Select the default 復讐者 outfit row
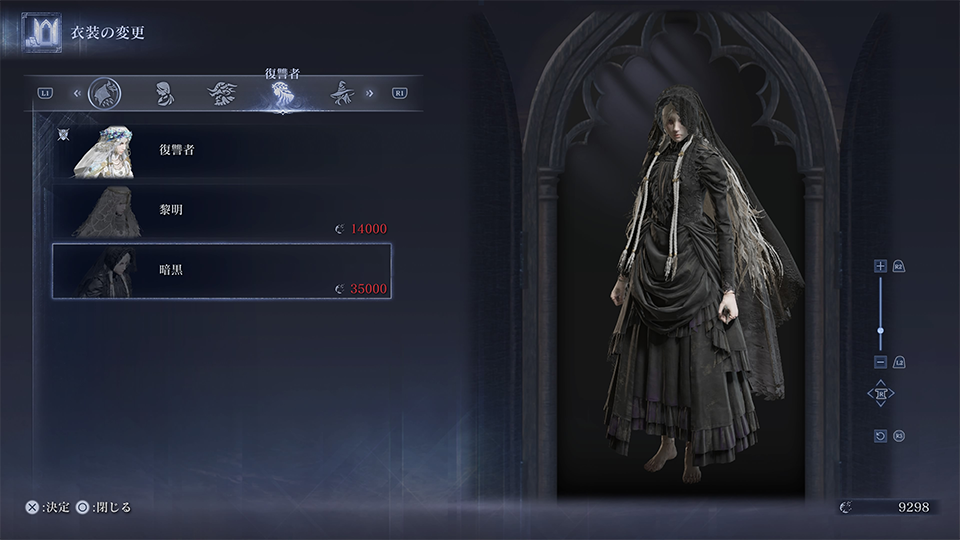The width and height of the screenshot is (960, 540). (x=221, y=152)
